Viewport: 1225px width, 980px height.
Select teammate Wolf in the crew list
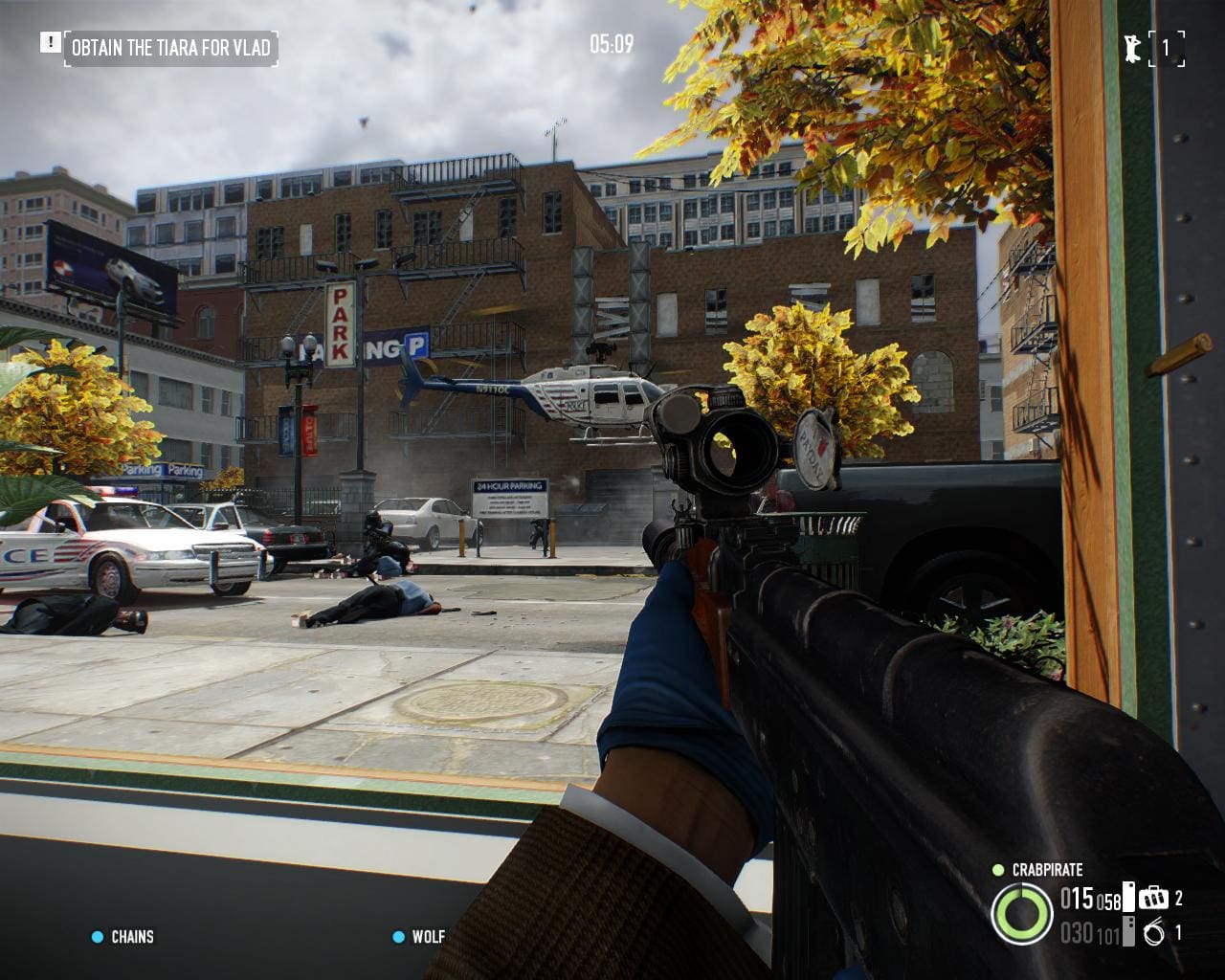click(428, 937)
